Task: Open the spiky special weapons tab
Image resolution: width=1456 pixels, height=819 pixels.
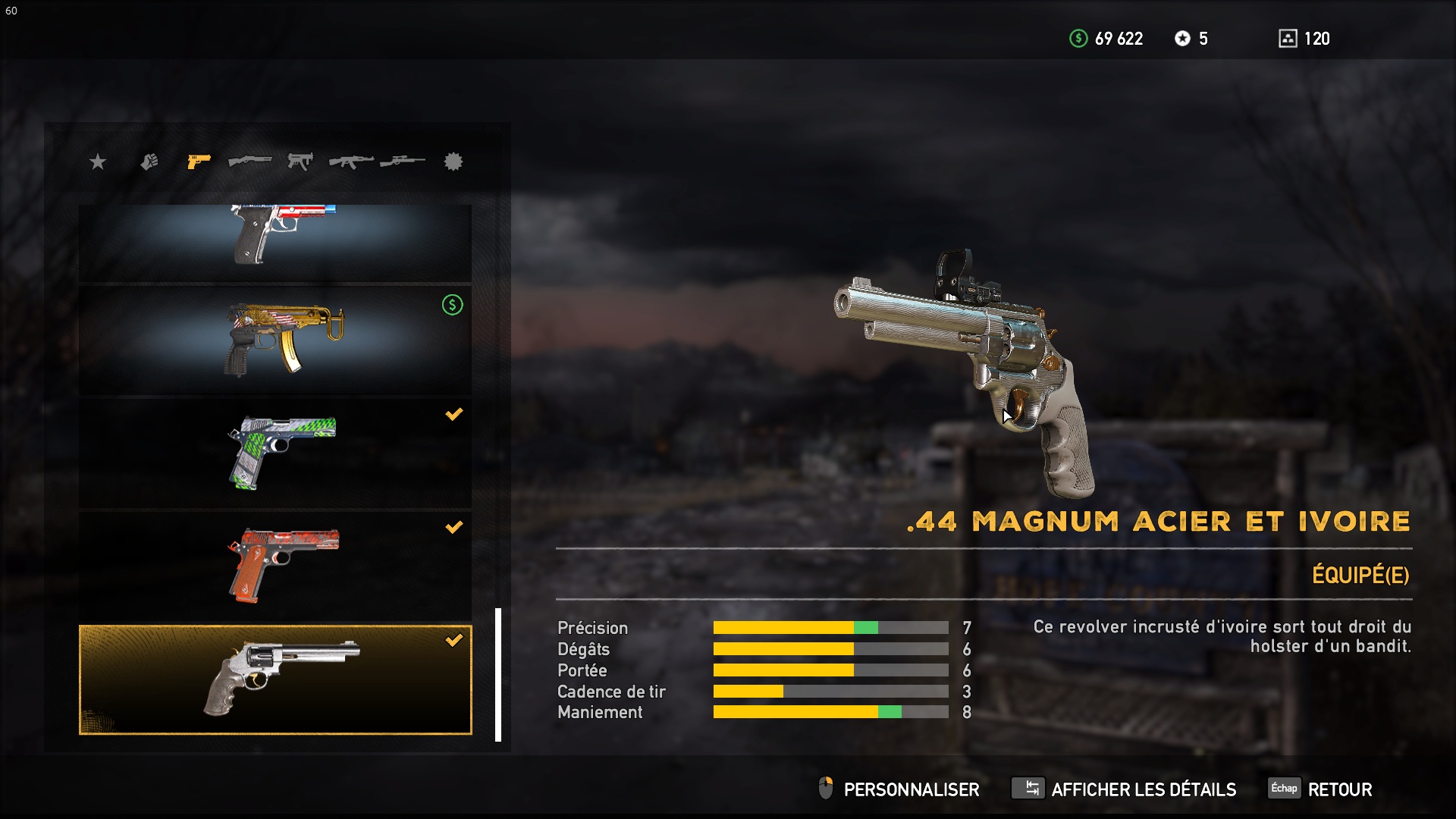Action: coord(453,162)
